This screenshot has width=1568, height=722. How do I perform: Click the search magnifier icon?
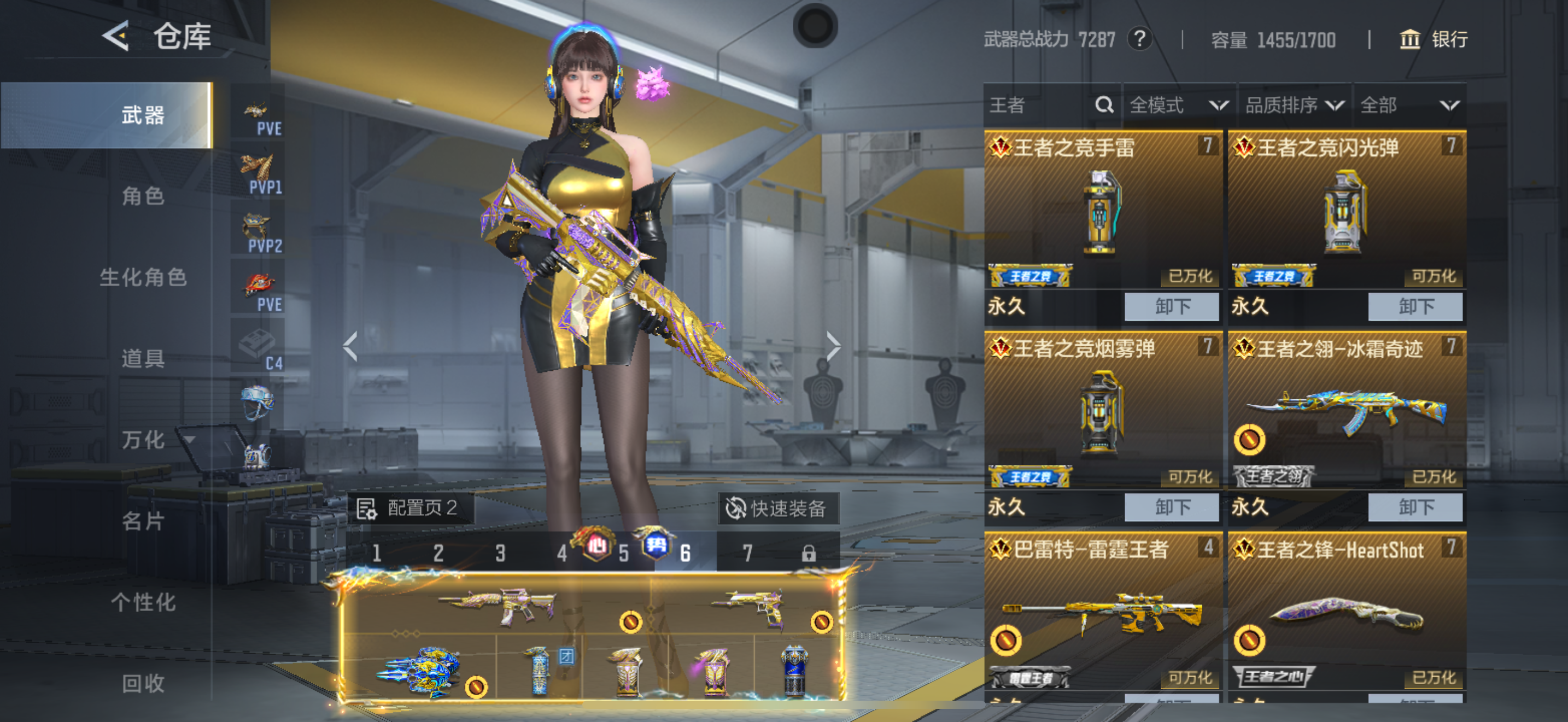pos(1104,106)
